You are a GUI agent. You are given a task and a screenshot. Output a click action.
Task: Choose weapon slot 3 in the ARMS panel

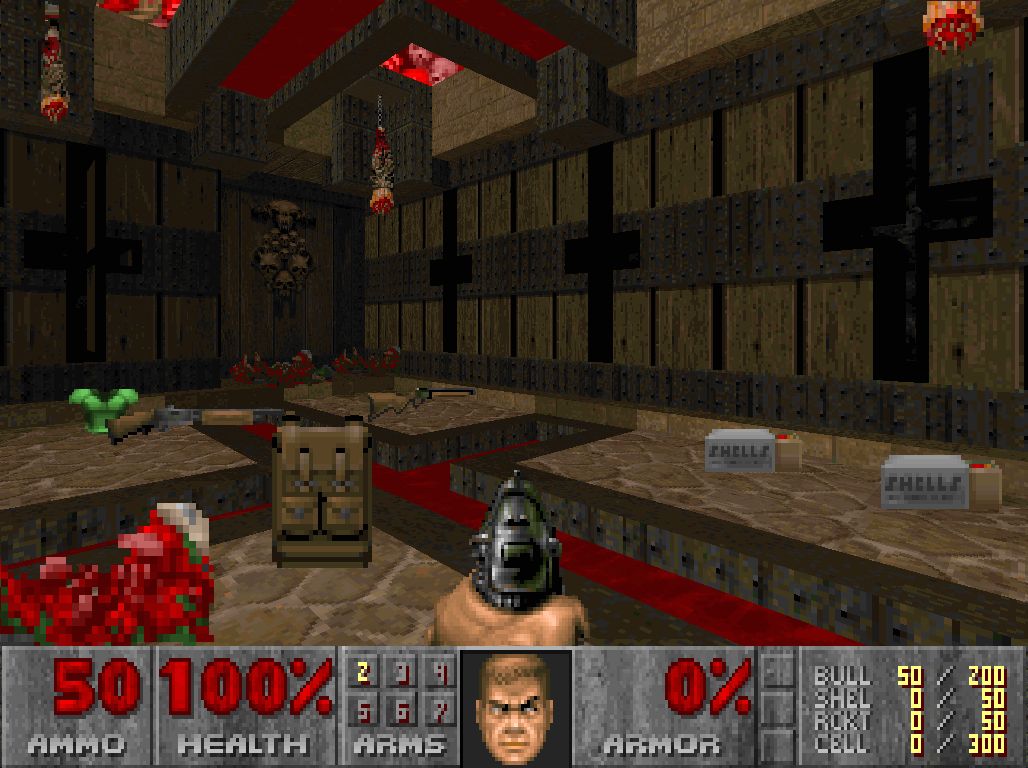tap(403, 673)
